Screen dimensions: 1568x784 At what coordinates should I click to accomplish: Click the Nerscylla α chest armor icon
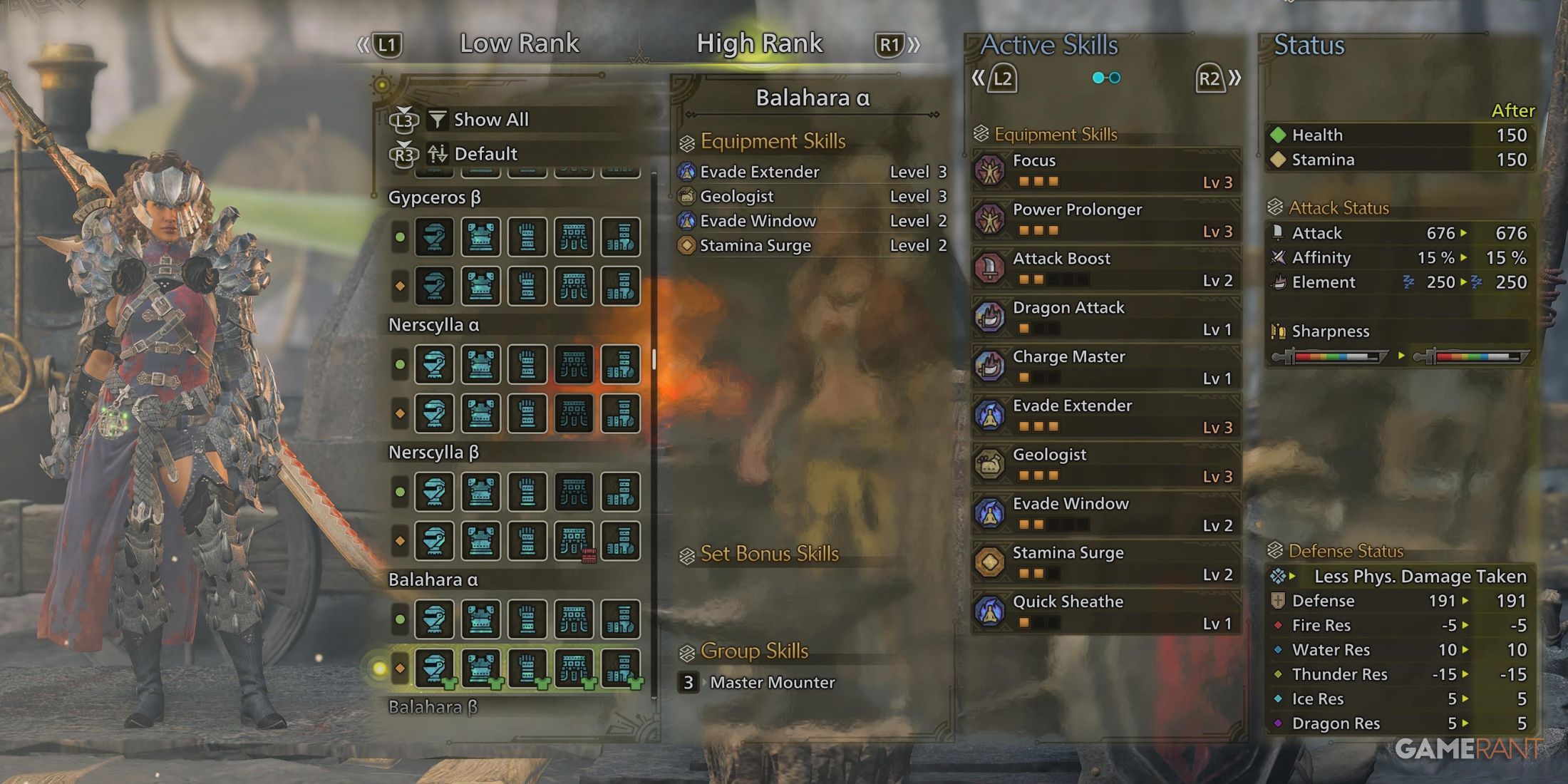point(481,364)
